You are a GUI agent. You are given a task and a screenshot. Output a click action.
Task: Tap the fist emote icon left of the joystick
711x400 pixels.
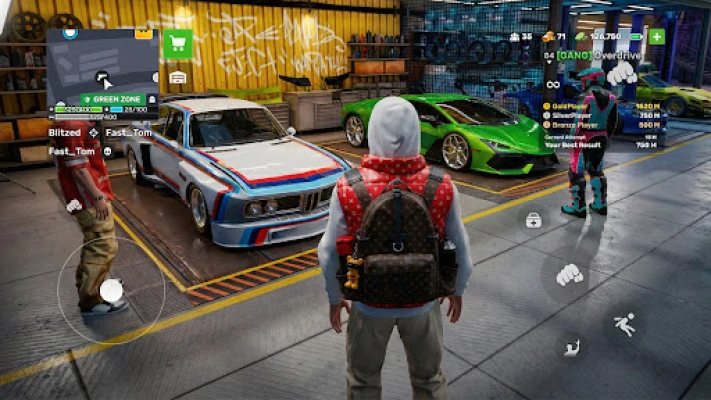[x=74, y=205]
